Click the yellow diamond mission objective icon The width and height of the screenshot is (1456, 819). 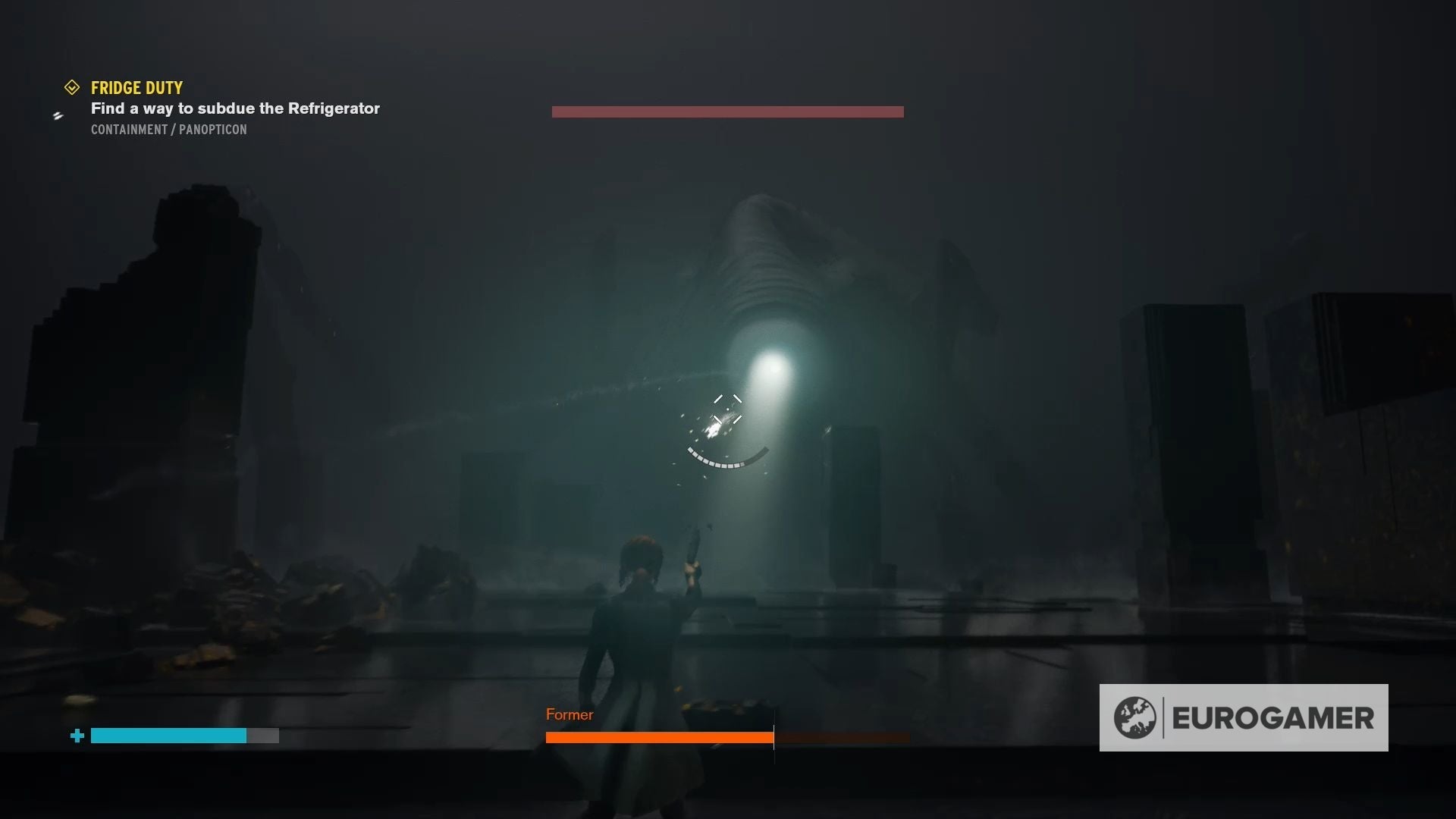pyautogui.click(x=72, y=86)
